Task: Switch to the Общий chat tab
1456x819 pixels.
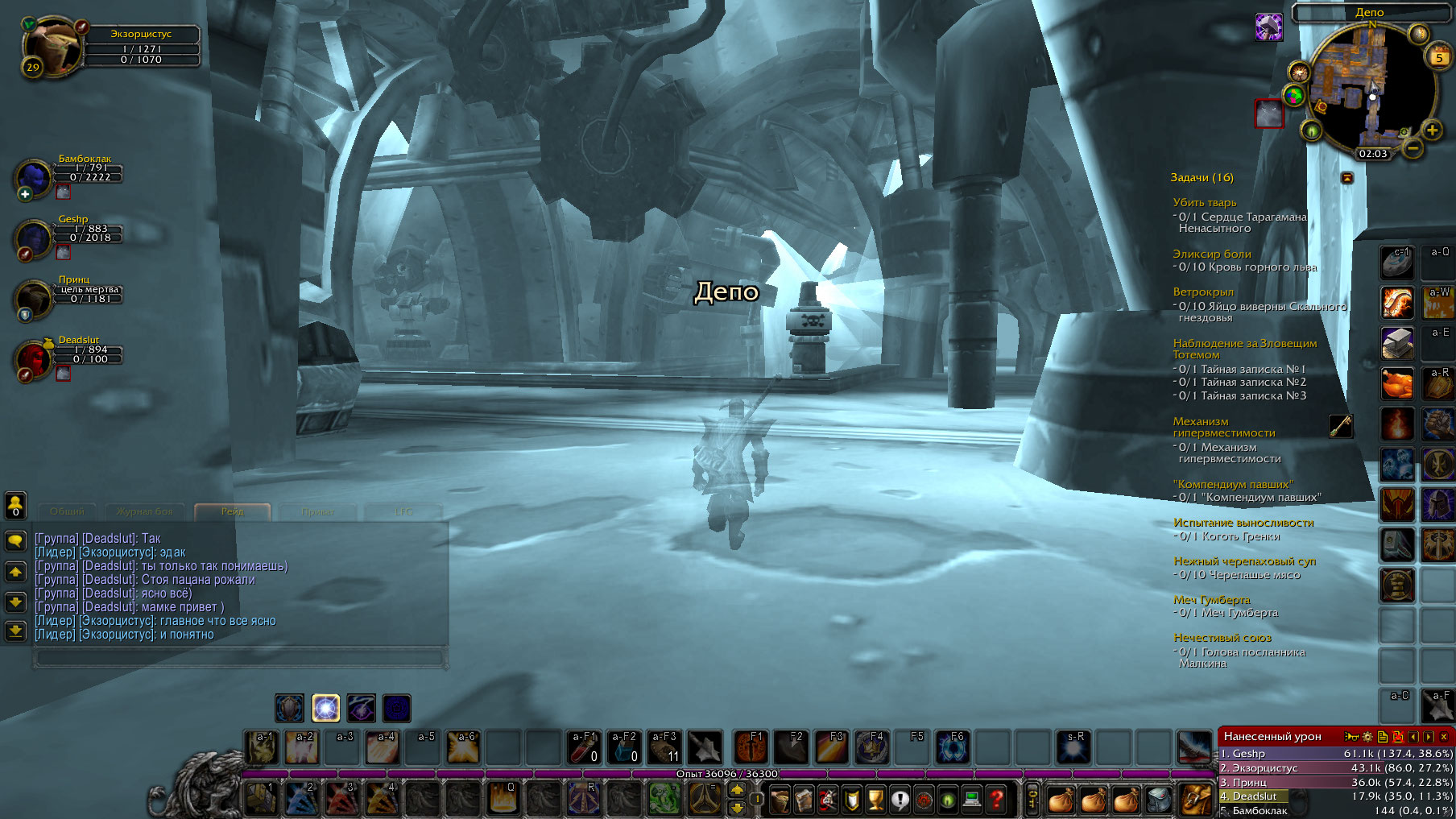Action: (67, 511)
